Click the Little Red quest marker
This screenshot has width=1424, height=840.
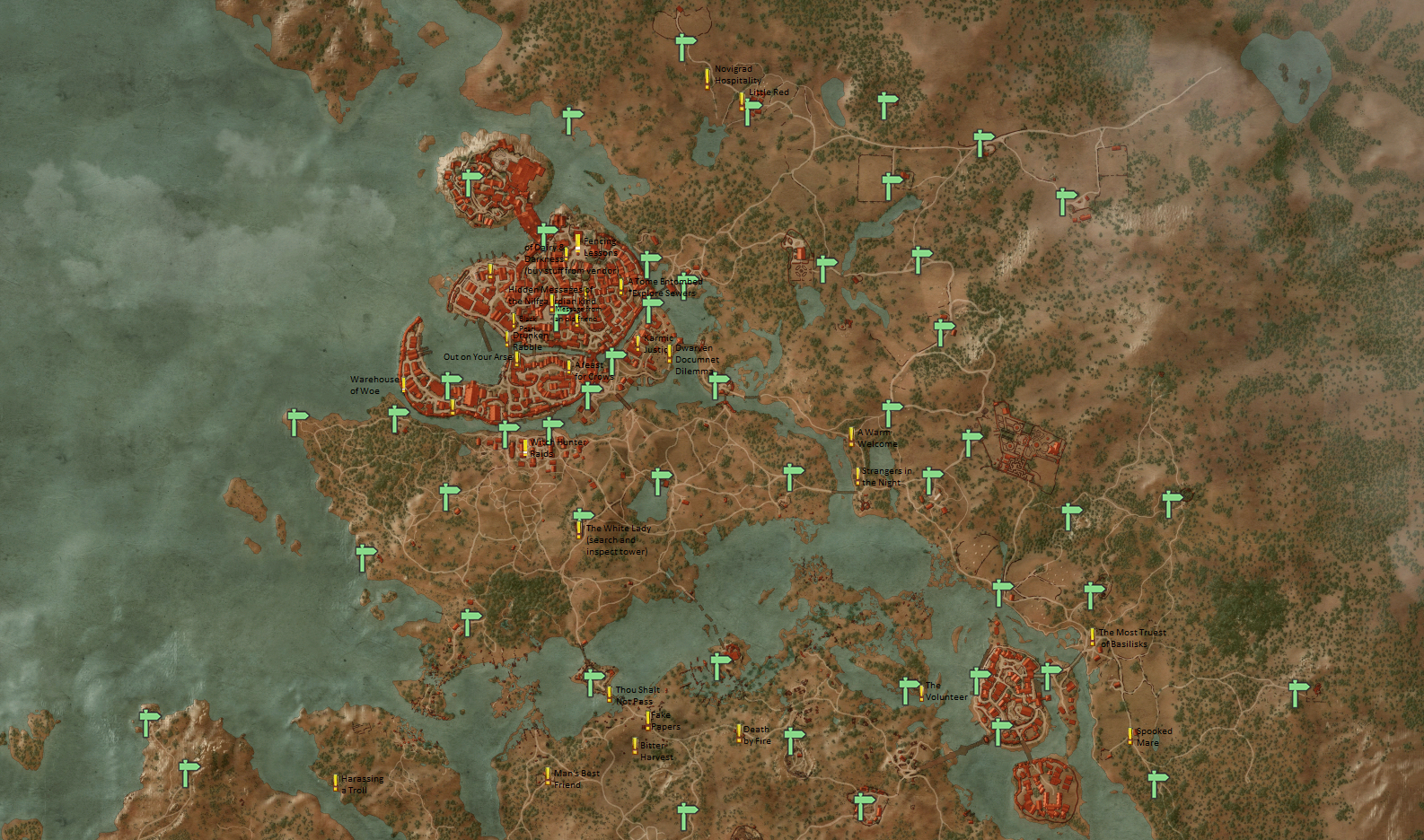[742, 101]
